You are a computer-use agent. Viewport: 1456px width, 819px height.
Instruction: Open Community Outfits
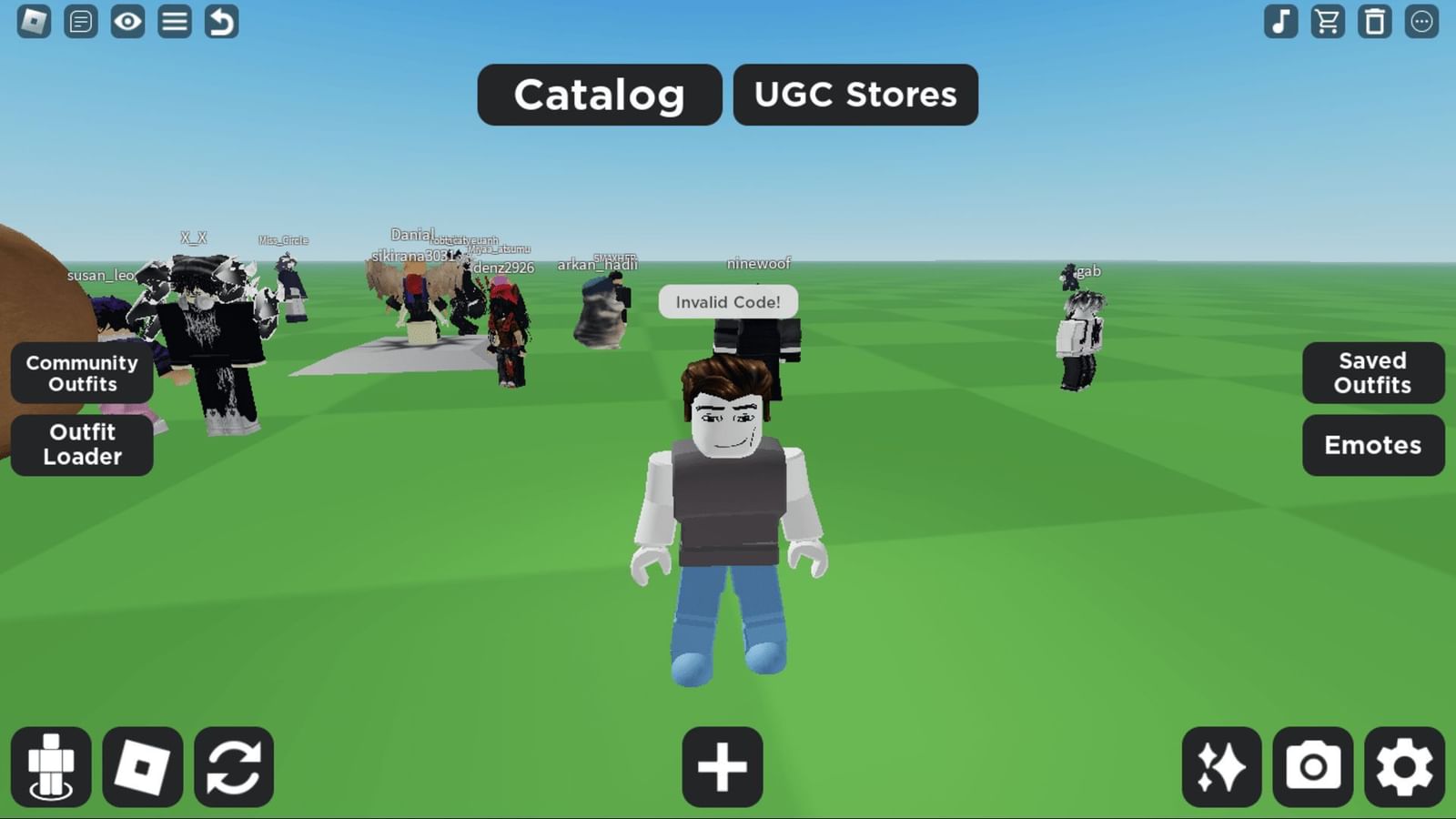(82, 373)
